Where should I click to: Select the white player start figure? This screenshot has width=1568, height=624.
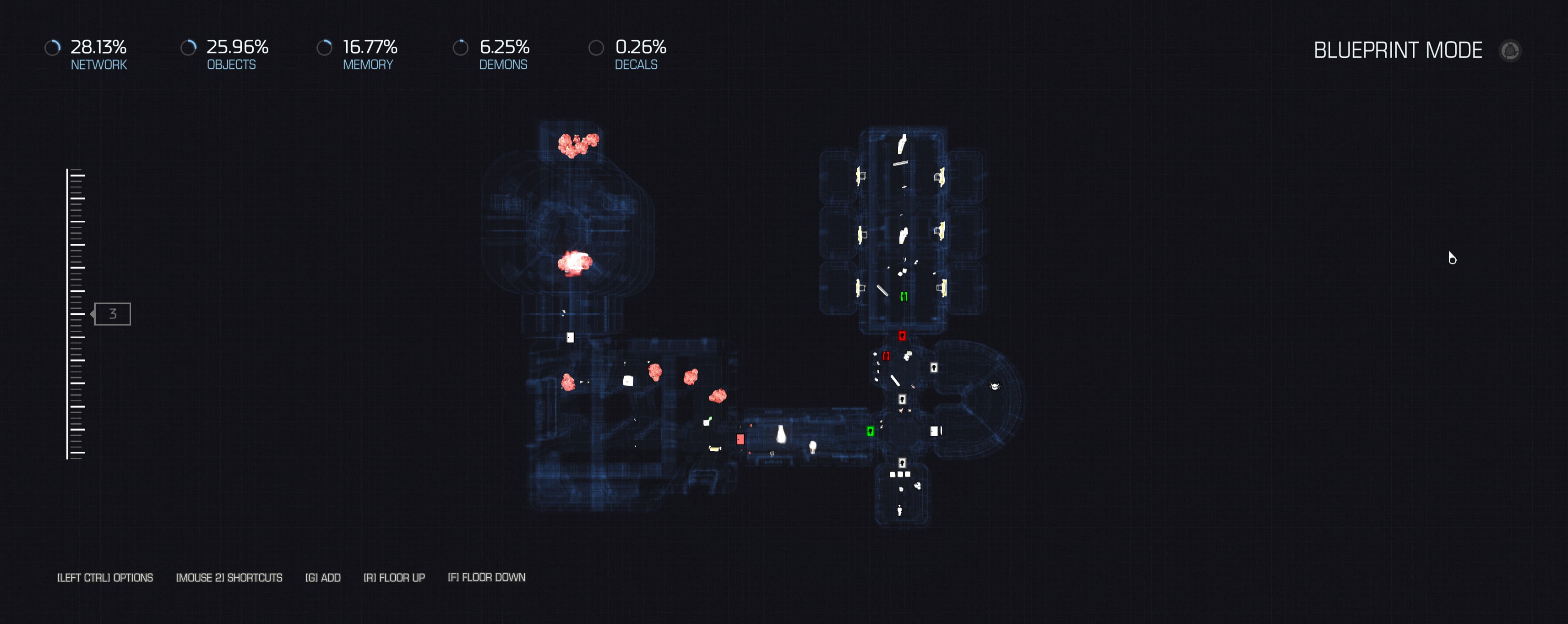[x=900, y=510]
